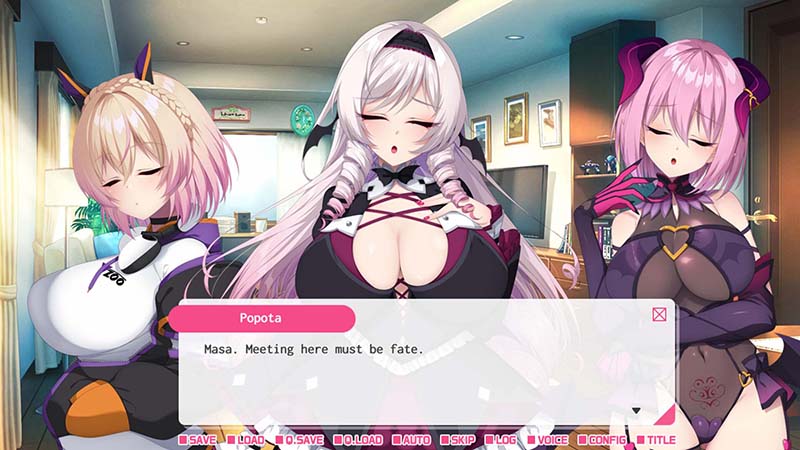Hide the dialogue box with X
The width and height of the screenshot is (800, 450).
pyautogui.click(x=659, y=315)
